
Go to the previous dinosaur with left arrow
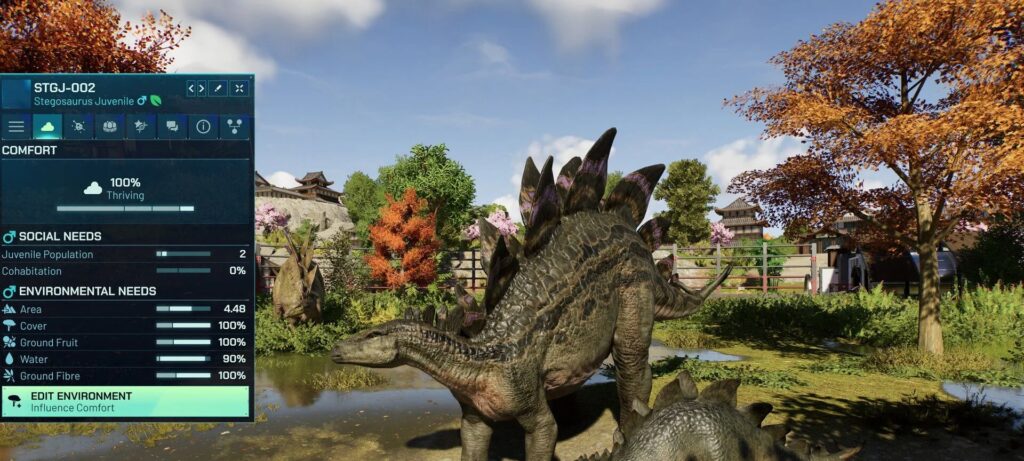(x=191, y=88)
